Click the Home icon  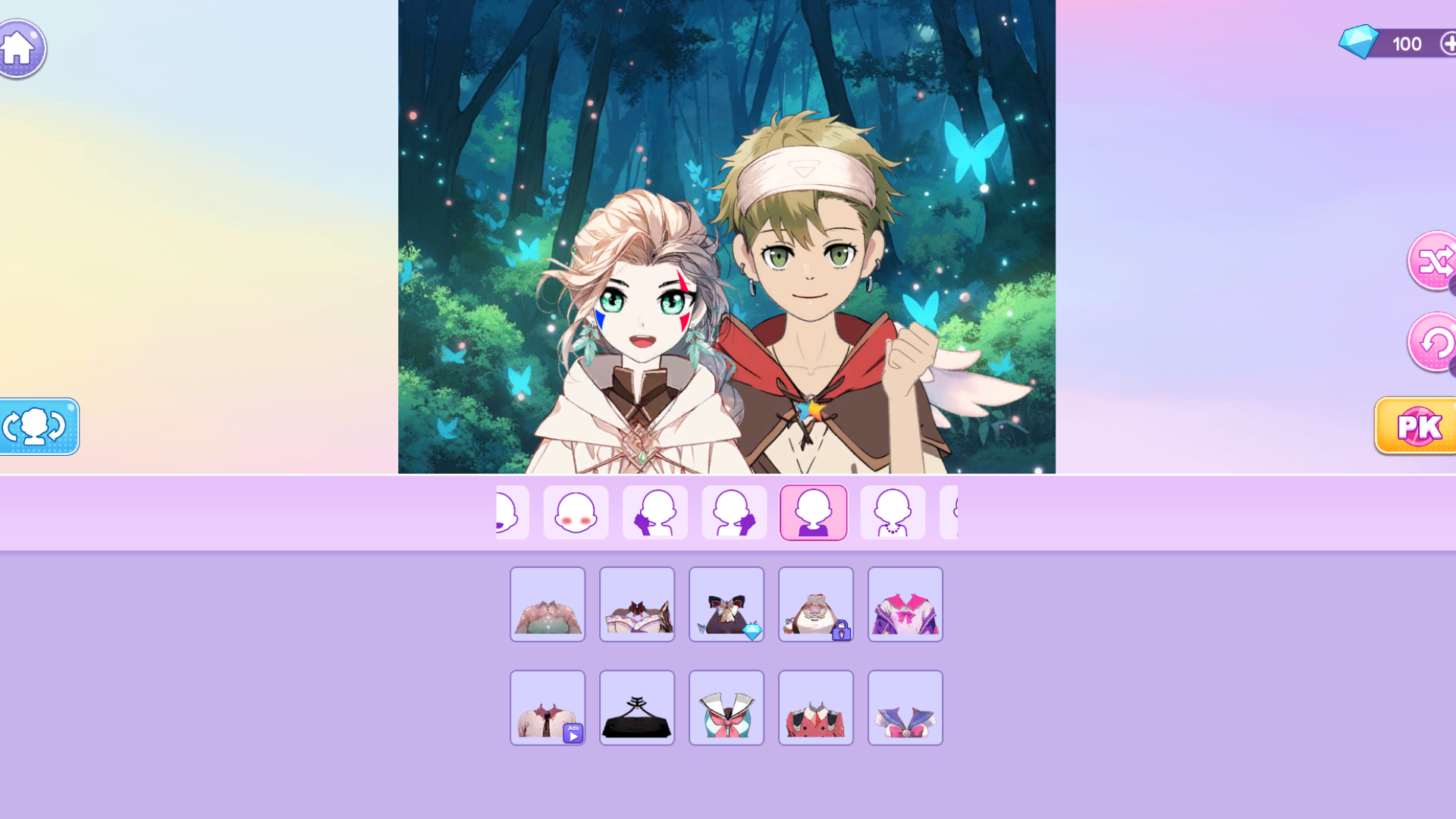(x=20, y=47)
